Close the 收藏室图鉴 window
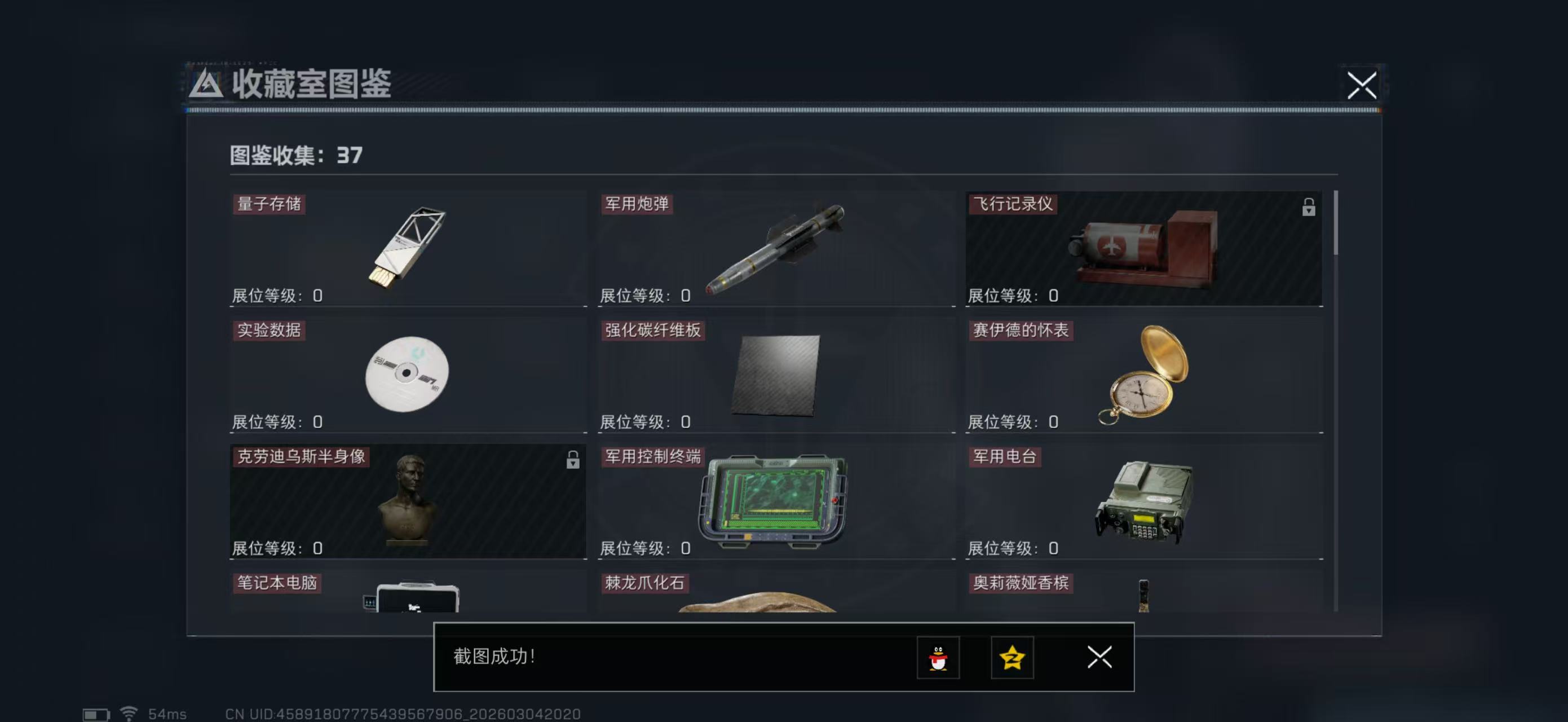Viewport: 1568px width, 722px height. tap(1363, 86)
